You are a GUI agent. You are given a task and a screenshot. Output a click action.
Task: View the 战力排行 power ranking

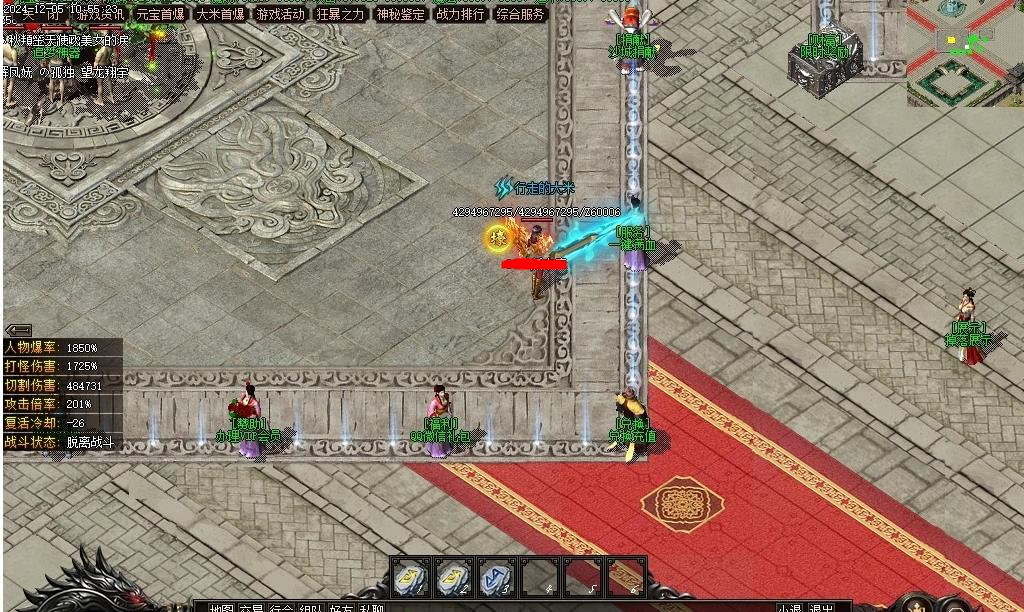(x=461, y=14)
